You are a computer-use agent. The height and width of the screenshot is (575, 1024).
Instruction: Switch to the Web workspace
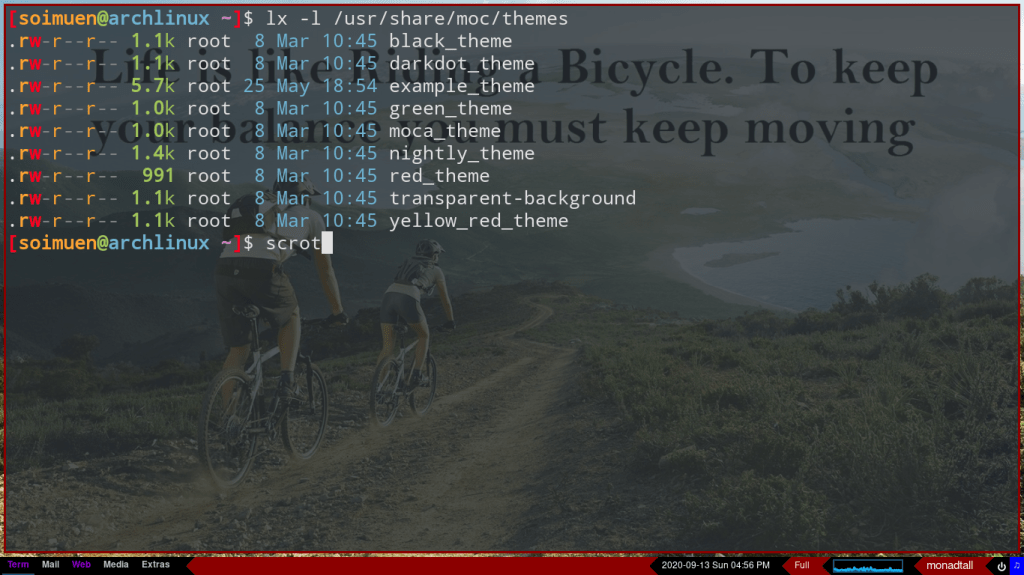81,565
